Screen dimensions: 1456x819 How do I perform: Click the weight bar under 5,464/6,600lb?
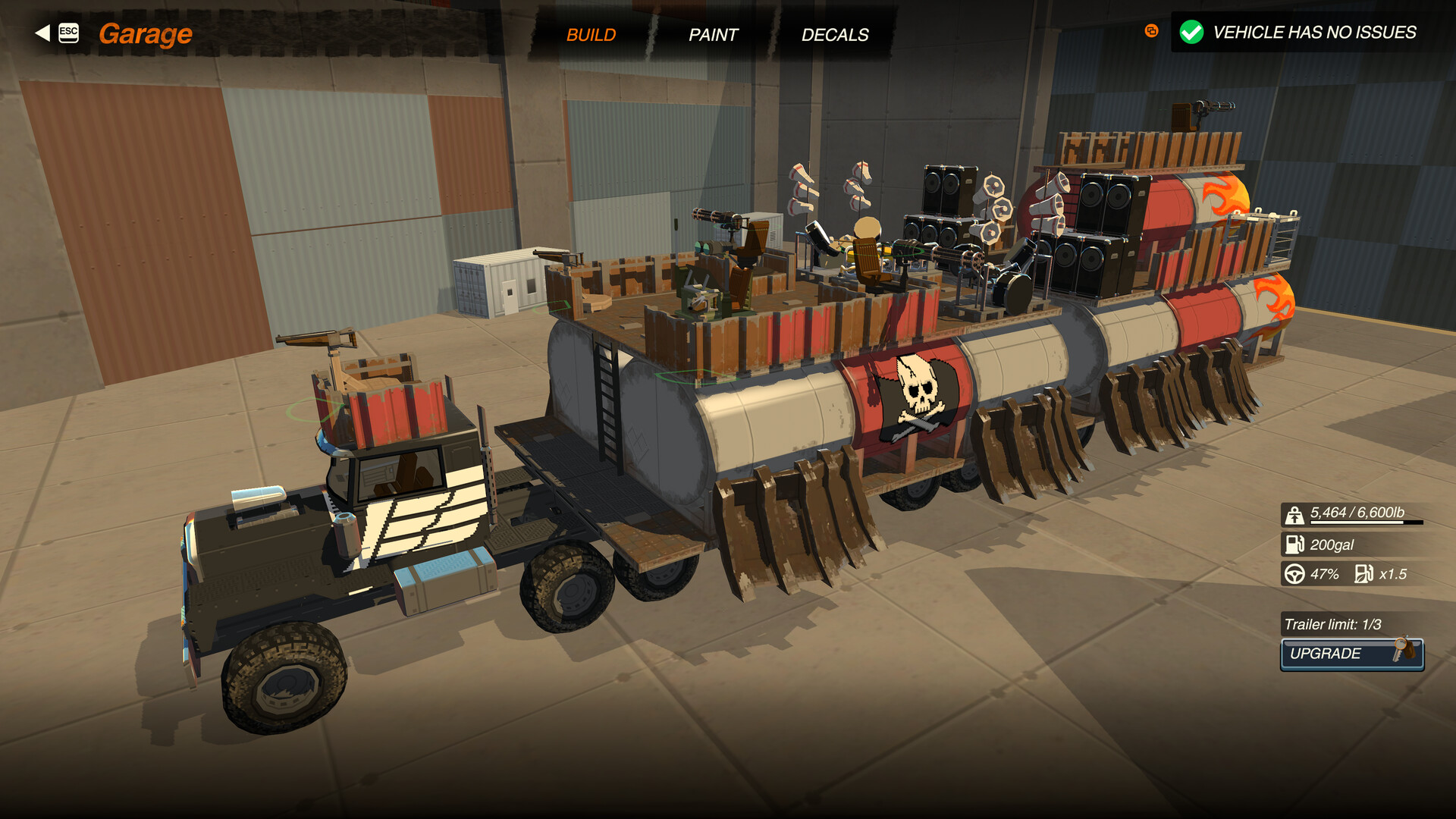(x=1365, y=523)
